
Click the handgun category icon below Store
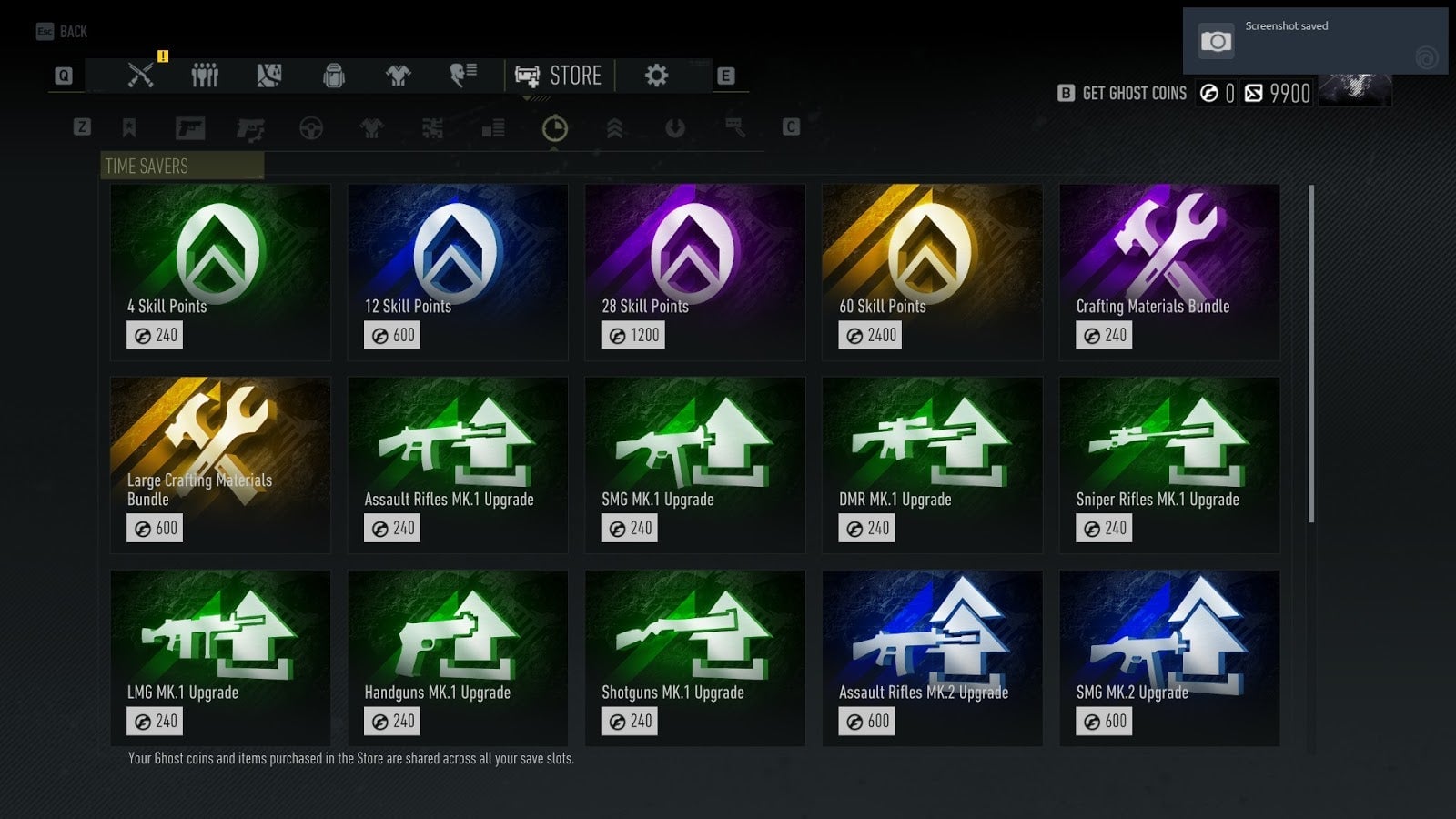[x=249, y=128]
